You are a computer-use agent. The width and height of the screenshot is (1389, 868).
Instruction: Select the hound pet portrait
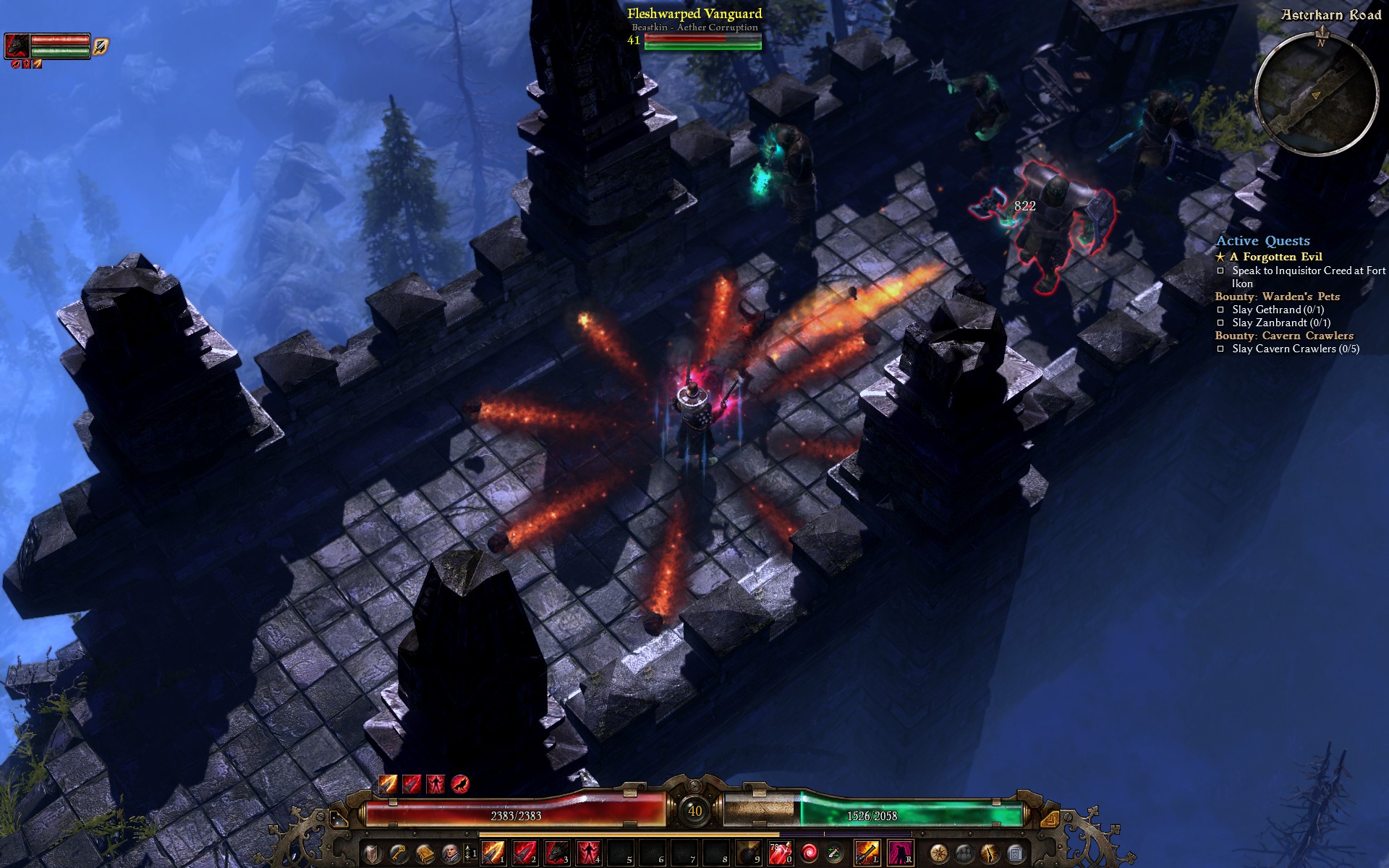(17, 46)
